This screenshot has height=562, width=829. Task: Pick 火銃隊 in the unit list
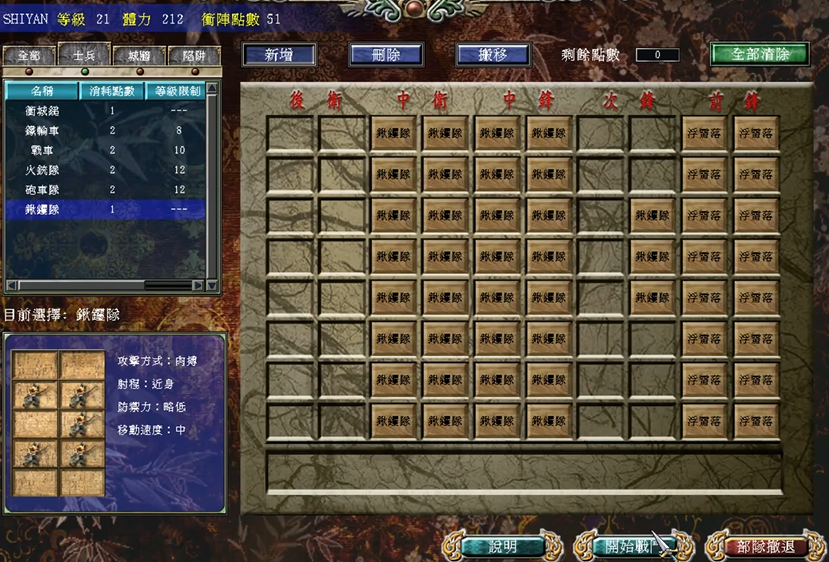pos(42,170)
